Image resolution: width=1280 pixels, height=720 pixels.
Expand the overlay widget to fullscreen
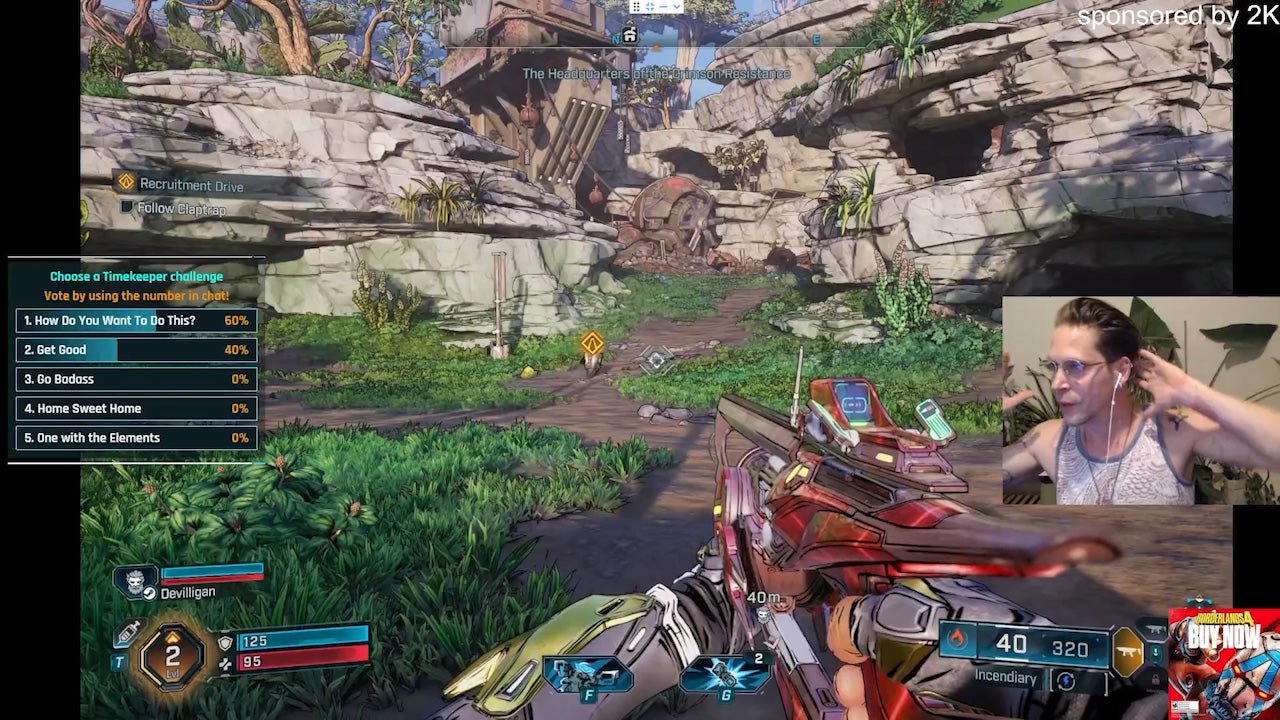pos(650,7)
